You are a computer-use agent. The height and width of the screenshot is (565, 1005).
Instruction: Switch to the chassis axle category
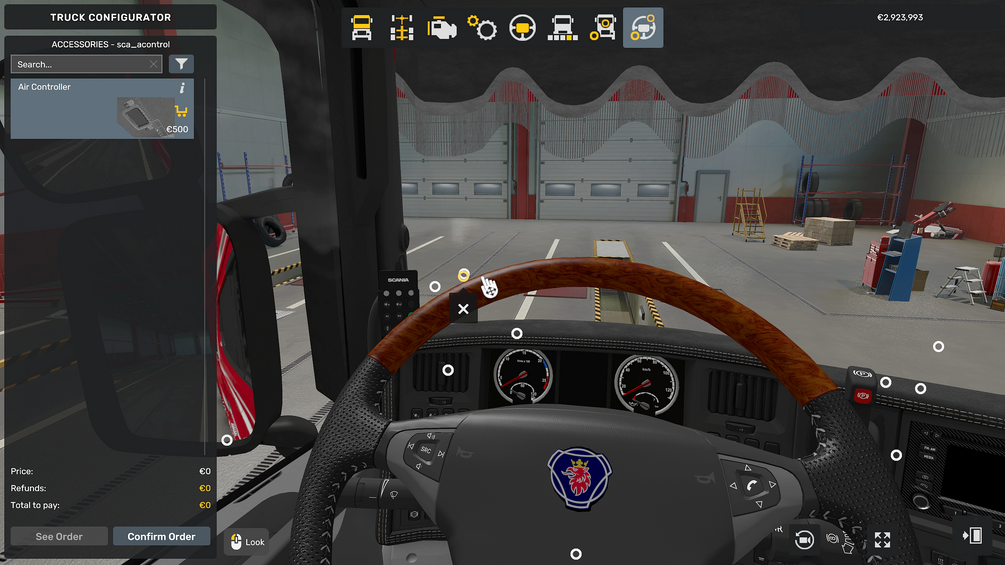point(402,28)
